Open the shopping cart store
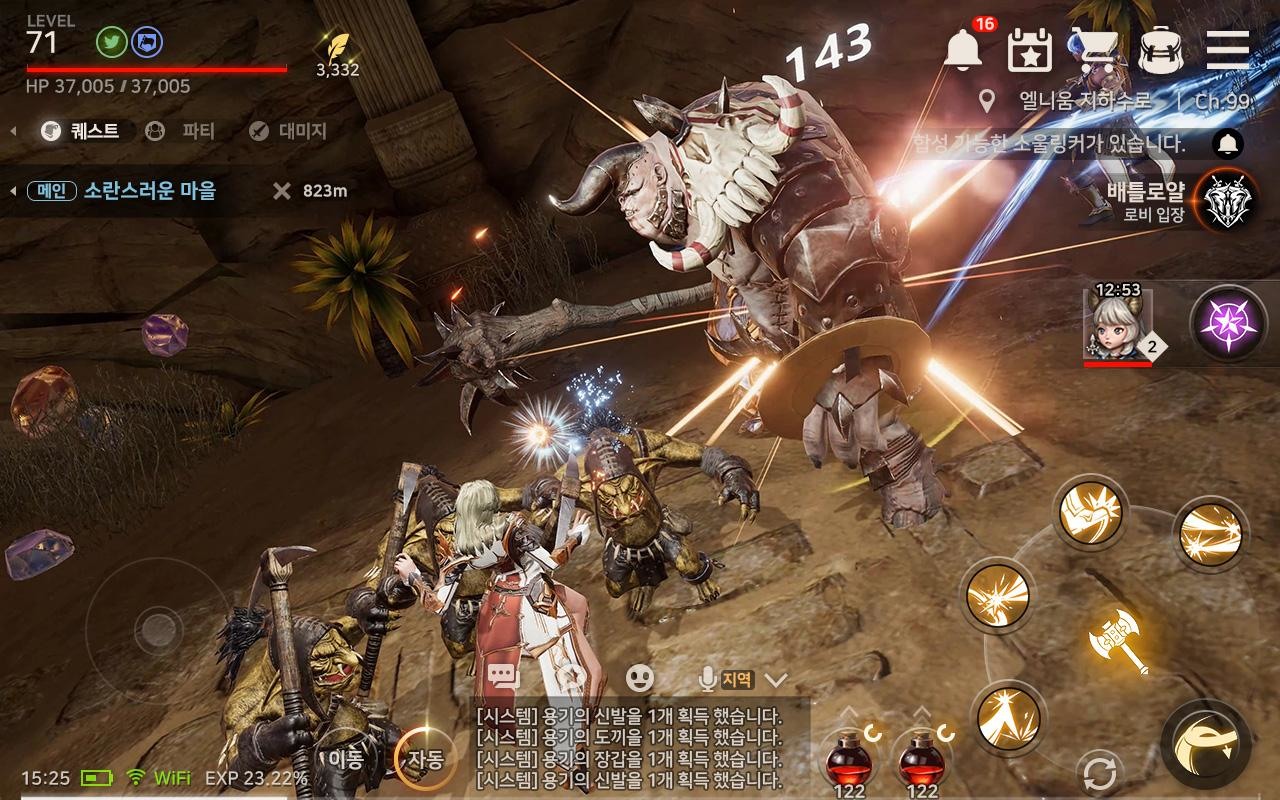Screen dimensions: 1280x800 1094,49
